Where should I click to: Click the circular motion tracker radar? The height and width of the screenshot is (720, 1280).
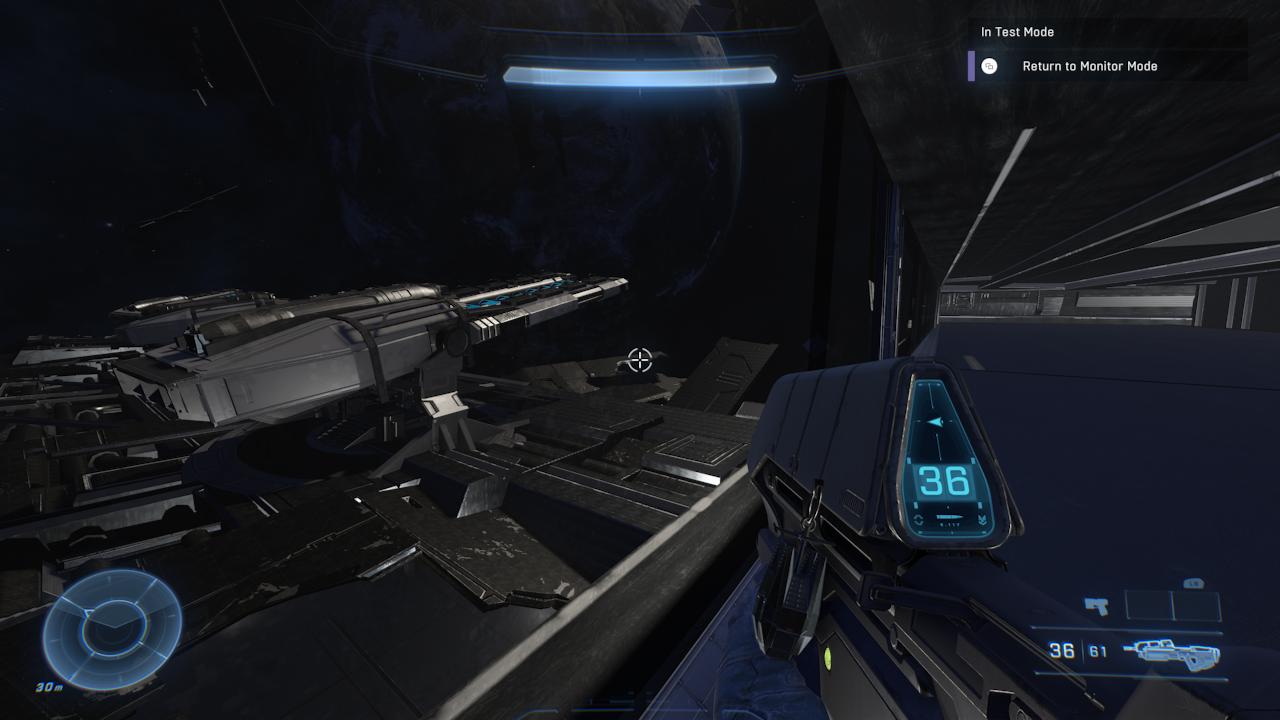[112, 628]
